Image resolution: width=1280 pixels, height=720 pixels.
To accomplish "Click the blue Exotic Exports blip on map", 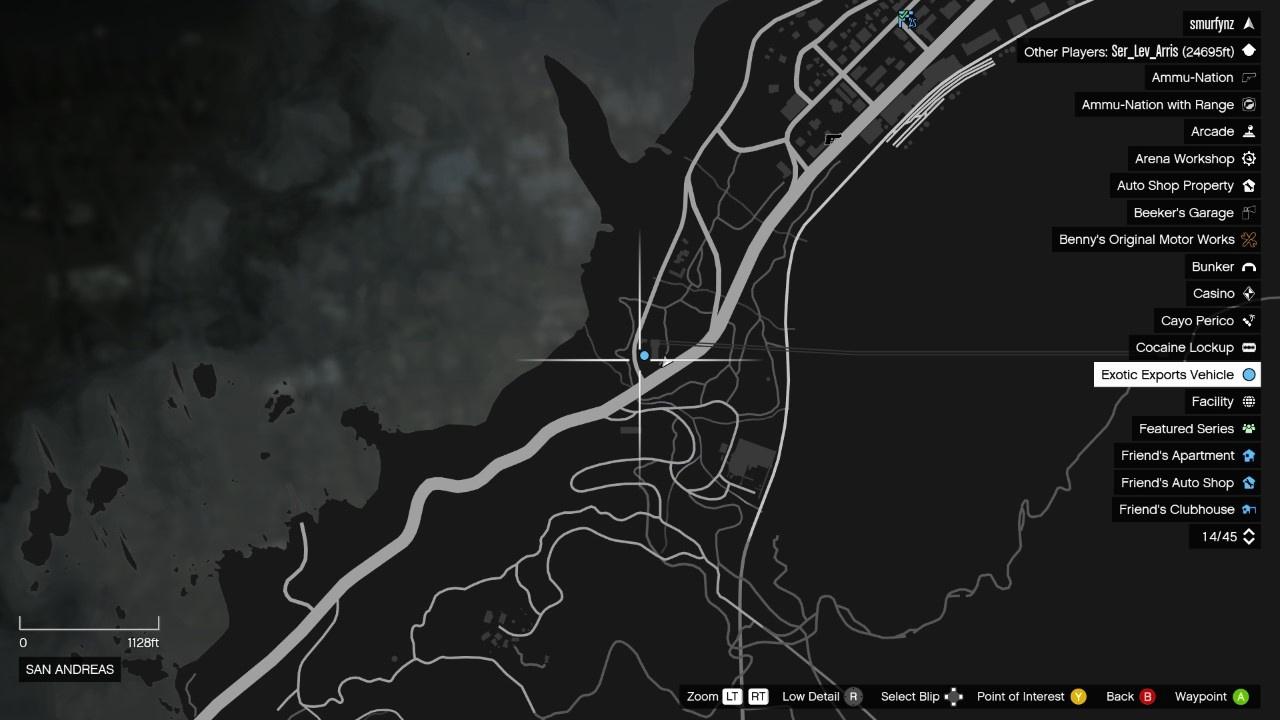I will [645, 356].
